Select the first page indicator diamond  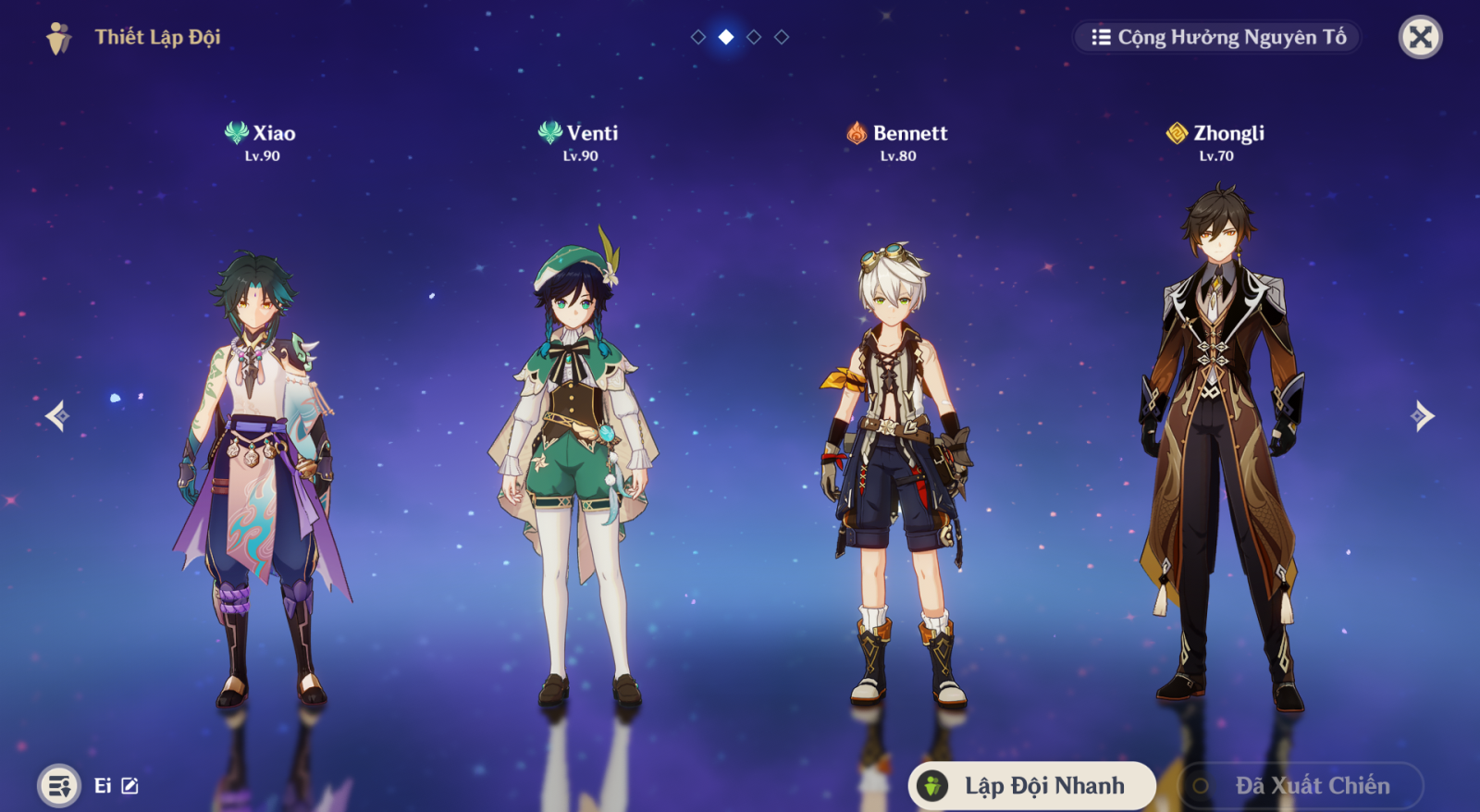(697, 38)
